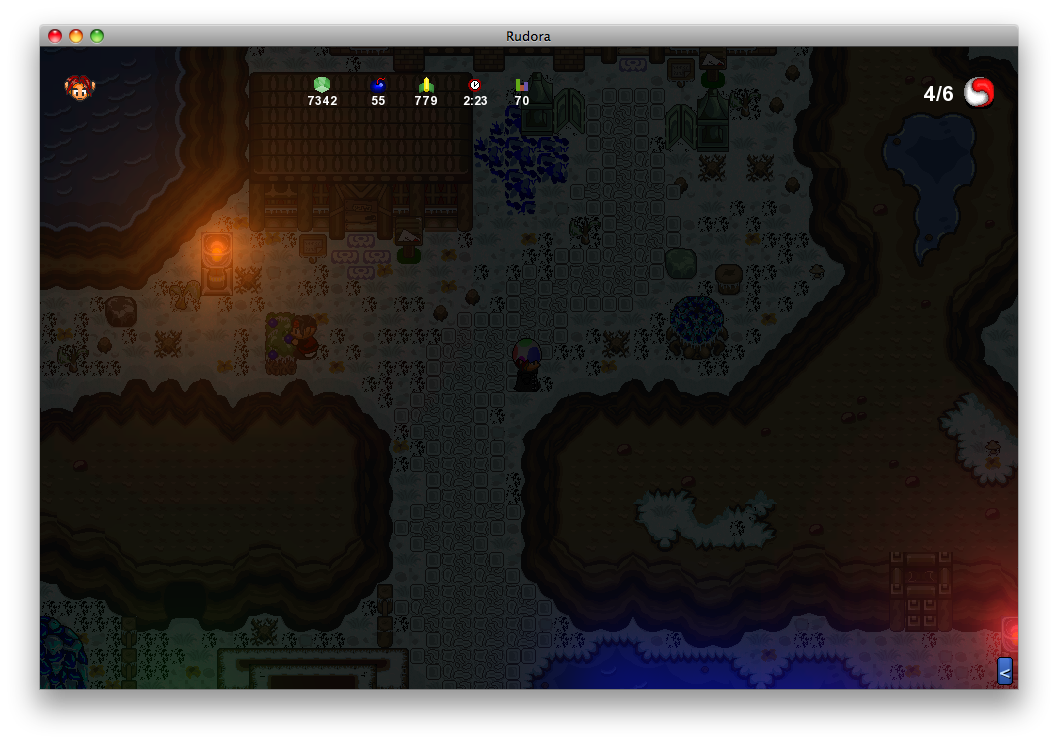Screen dimensions: 1058x744
Task: Click the red yin-yang orb icon
Action: pos(979,93)
